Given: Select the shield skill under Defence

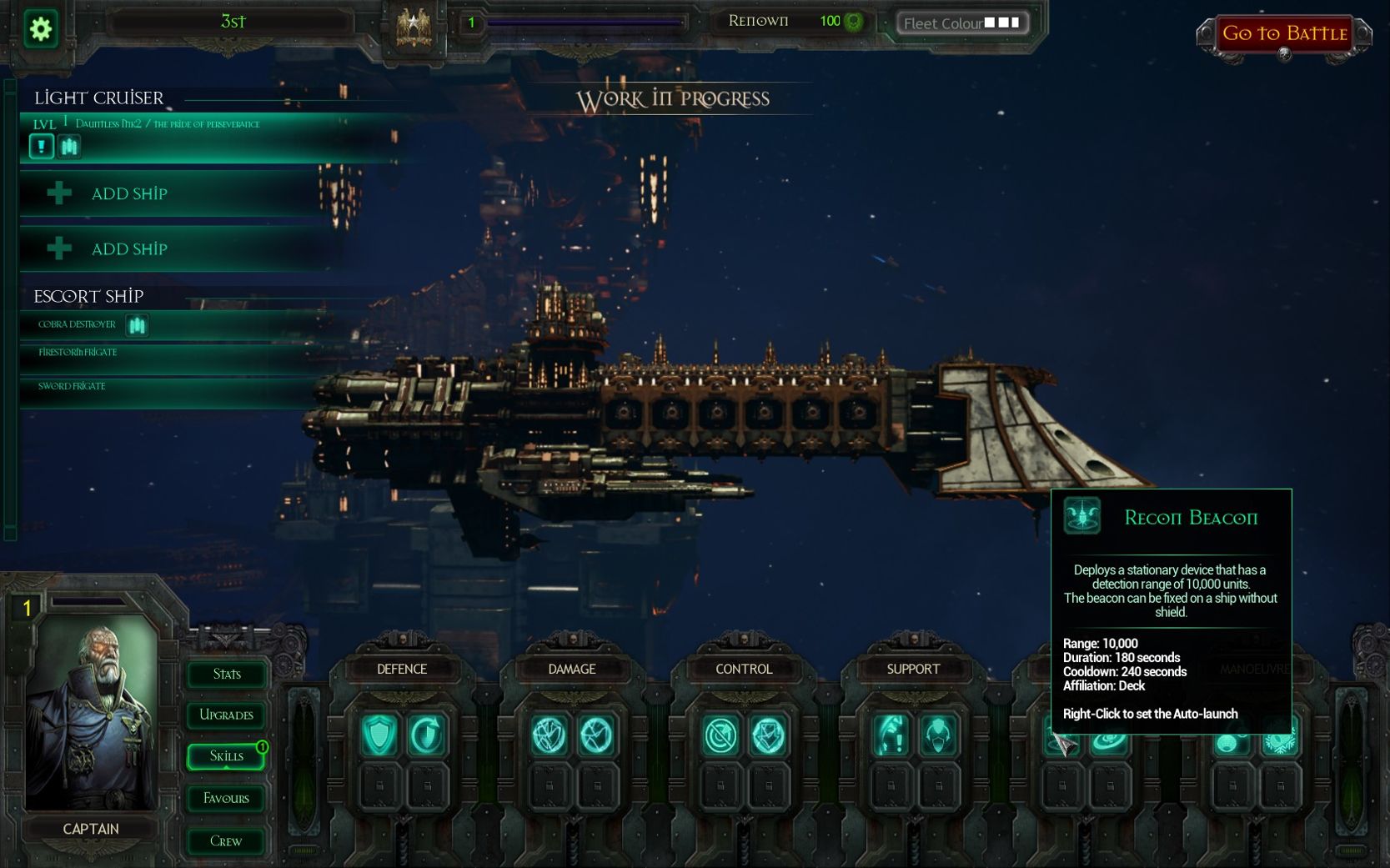Looking at the screenshot, I should coord(379,735).
